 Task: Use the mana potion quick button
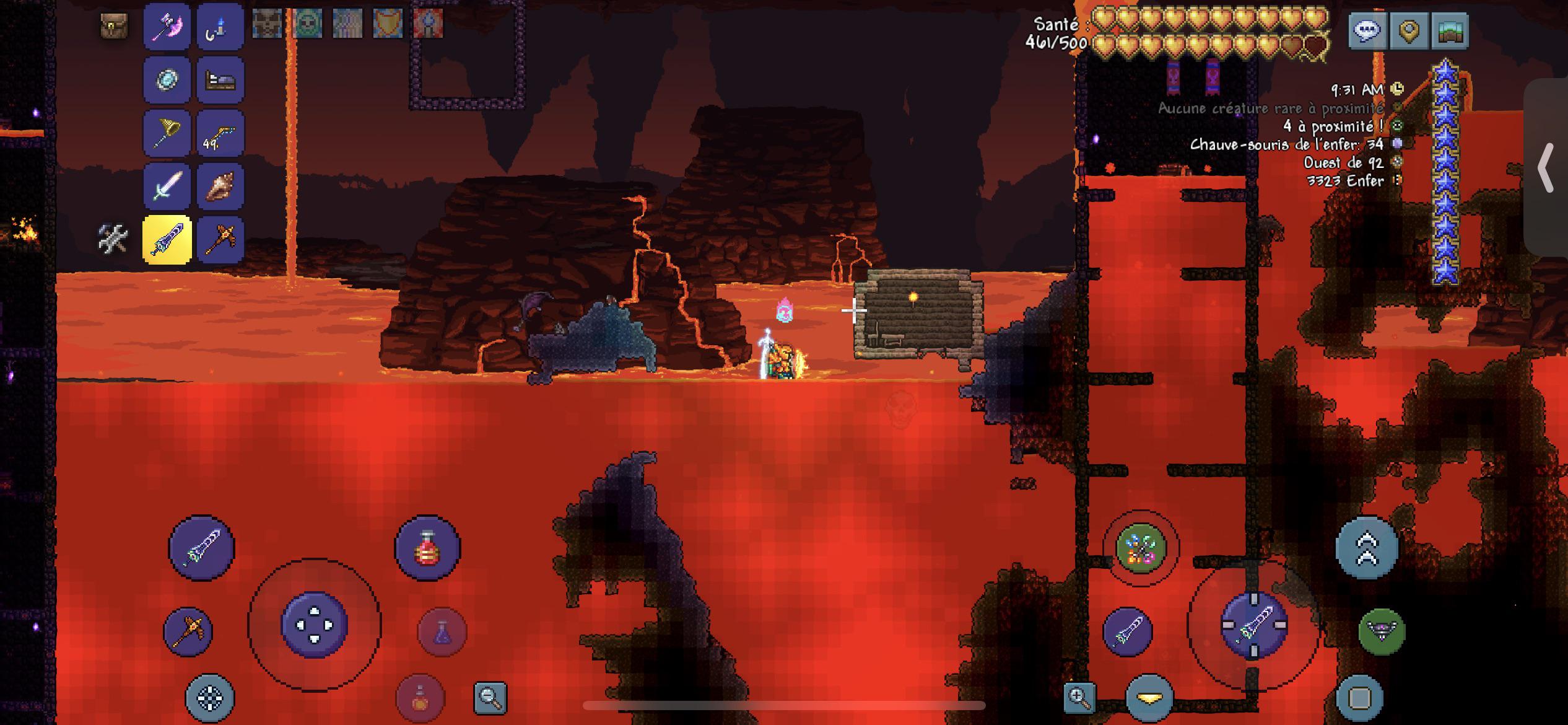442,631
